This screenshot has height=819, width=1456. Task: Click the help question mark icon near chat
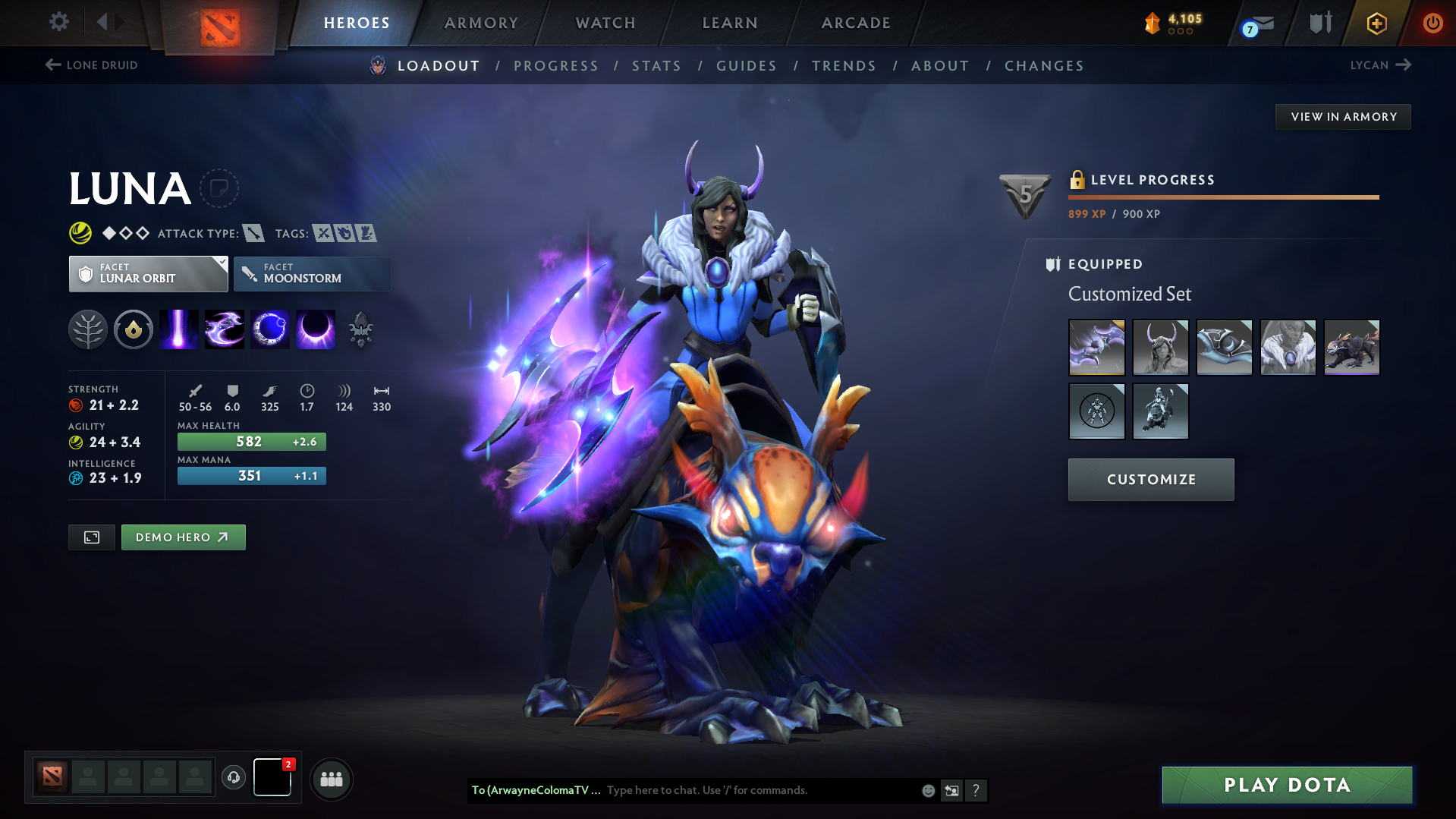pos(976,790)
